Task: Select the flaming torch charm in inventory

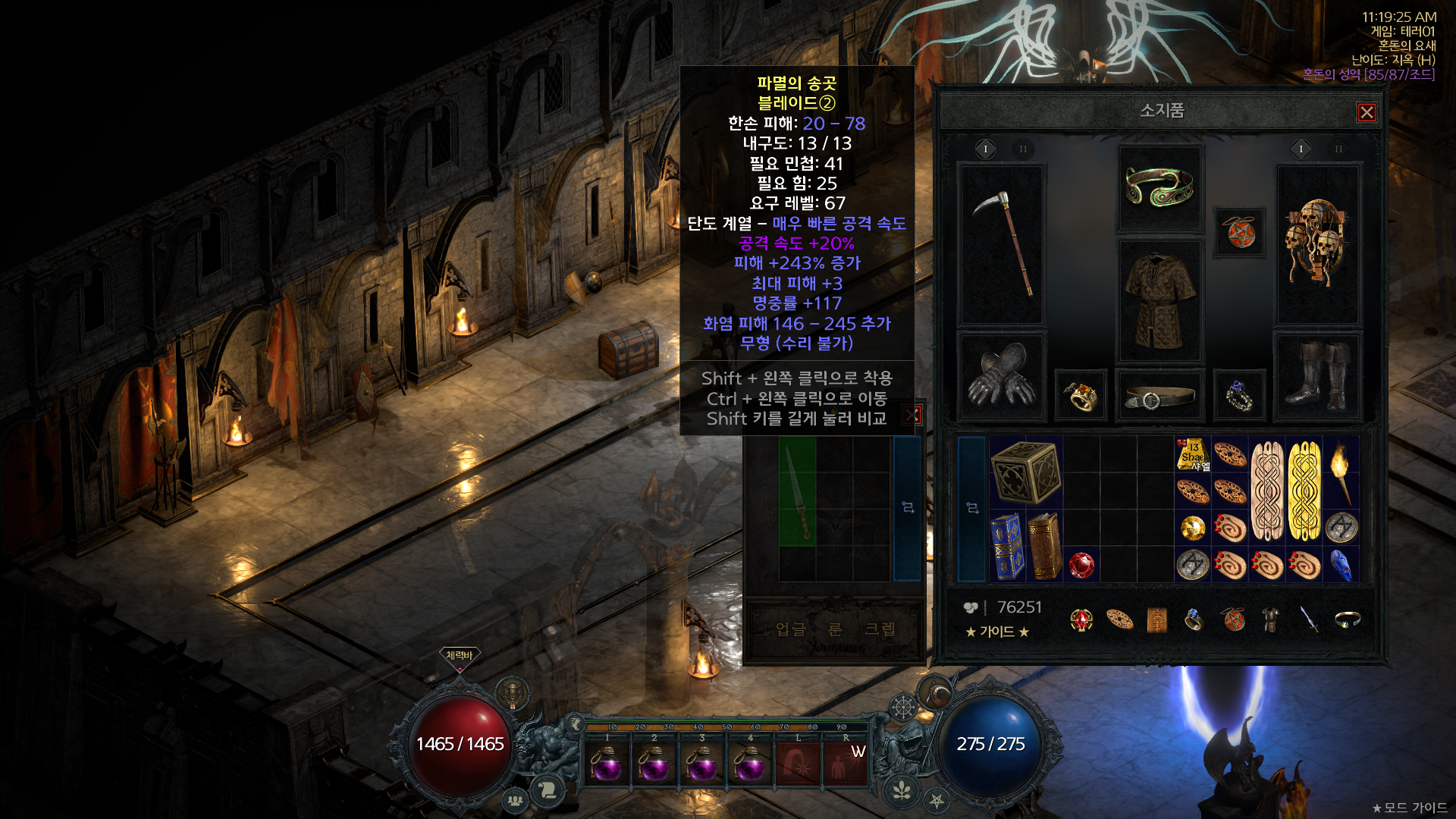Action: 1341,472
